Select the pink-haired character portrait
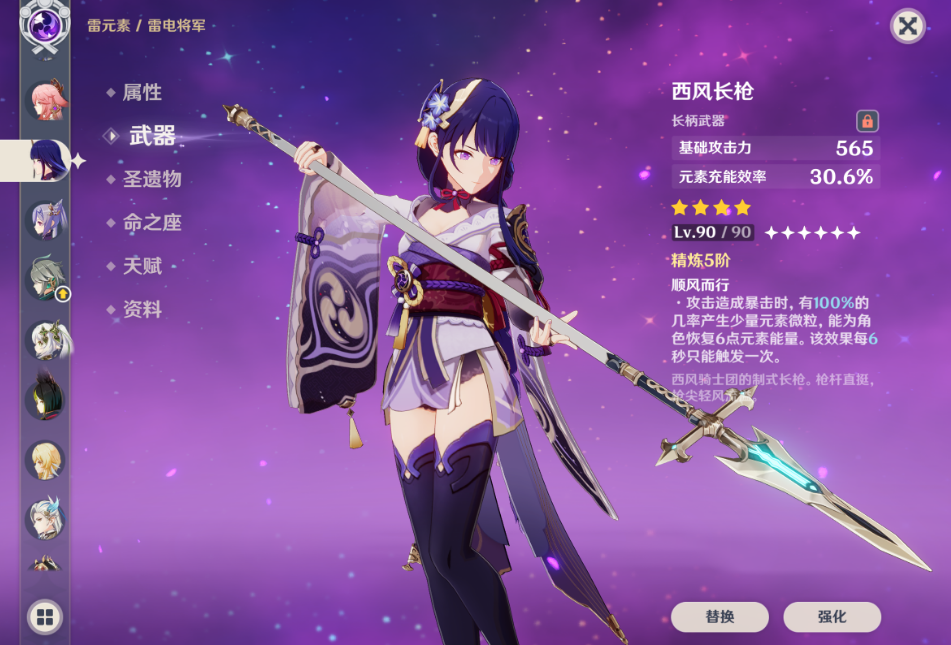Image resolution: width=951 pixels, height=645 pixels. pos(45,100)
